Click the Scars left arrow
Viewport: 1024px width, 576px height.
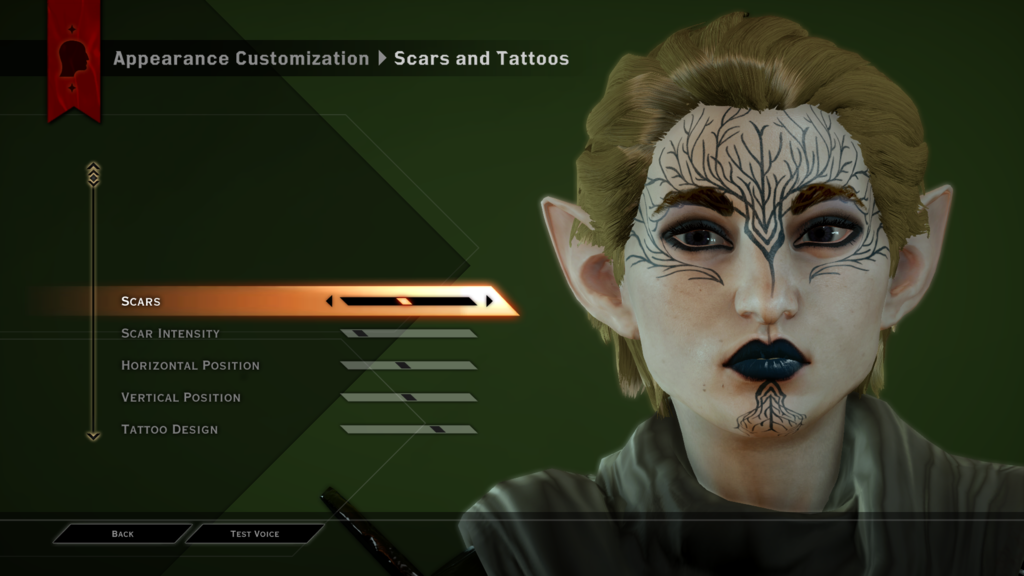[x=329, y=301]
